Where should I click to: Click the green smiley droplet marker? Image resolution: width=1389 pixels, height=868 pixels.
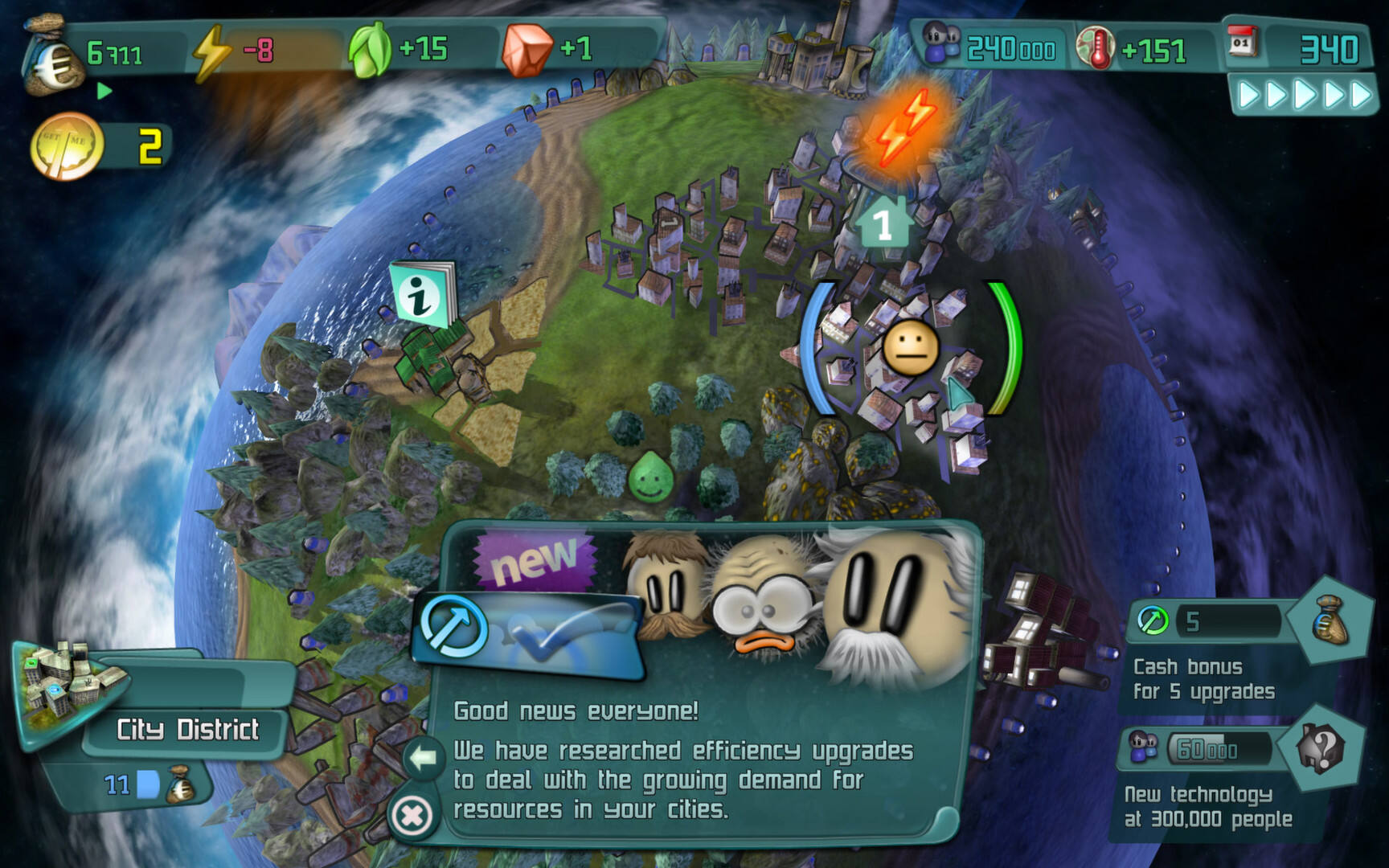(649, 477)
